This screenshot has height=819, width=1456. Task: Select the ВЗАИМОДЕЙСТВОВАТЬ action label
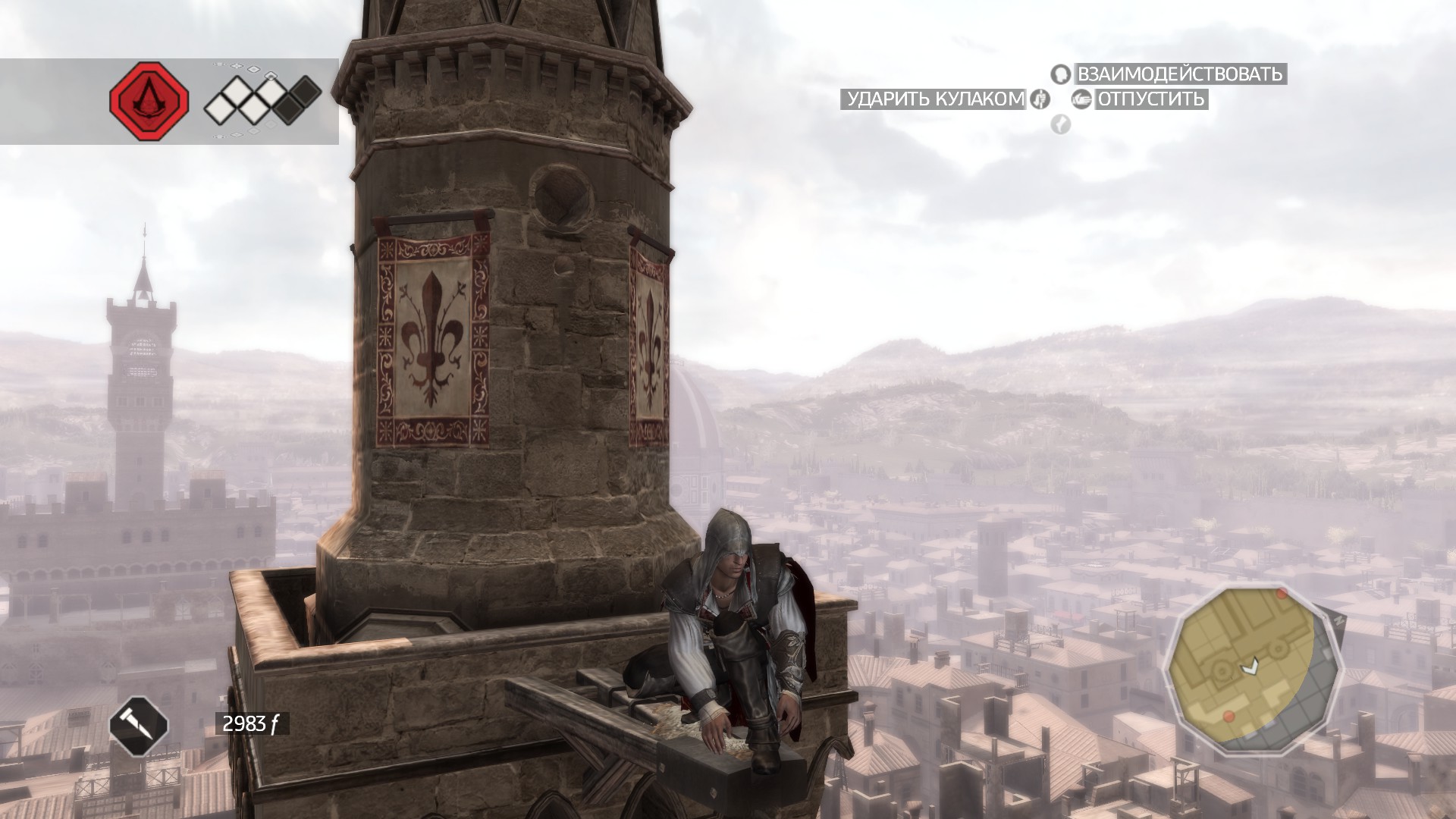[1179, 75]
